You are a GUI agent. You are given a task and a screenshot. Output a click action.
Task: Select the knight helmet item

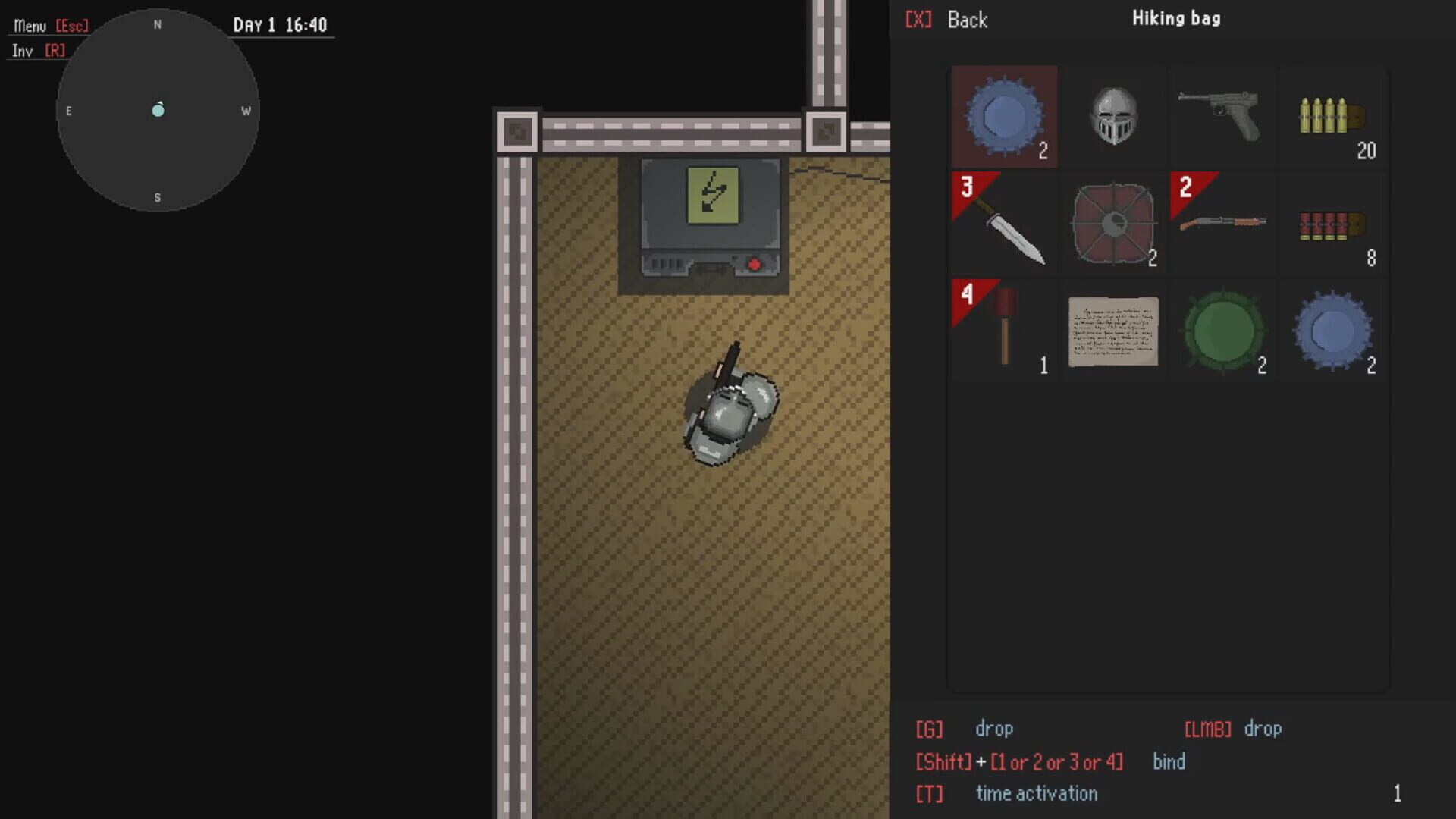coord(1112,118)
